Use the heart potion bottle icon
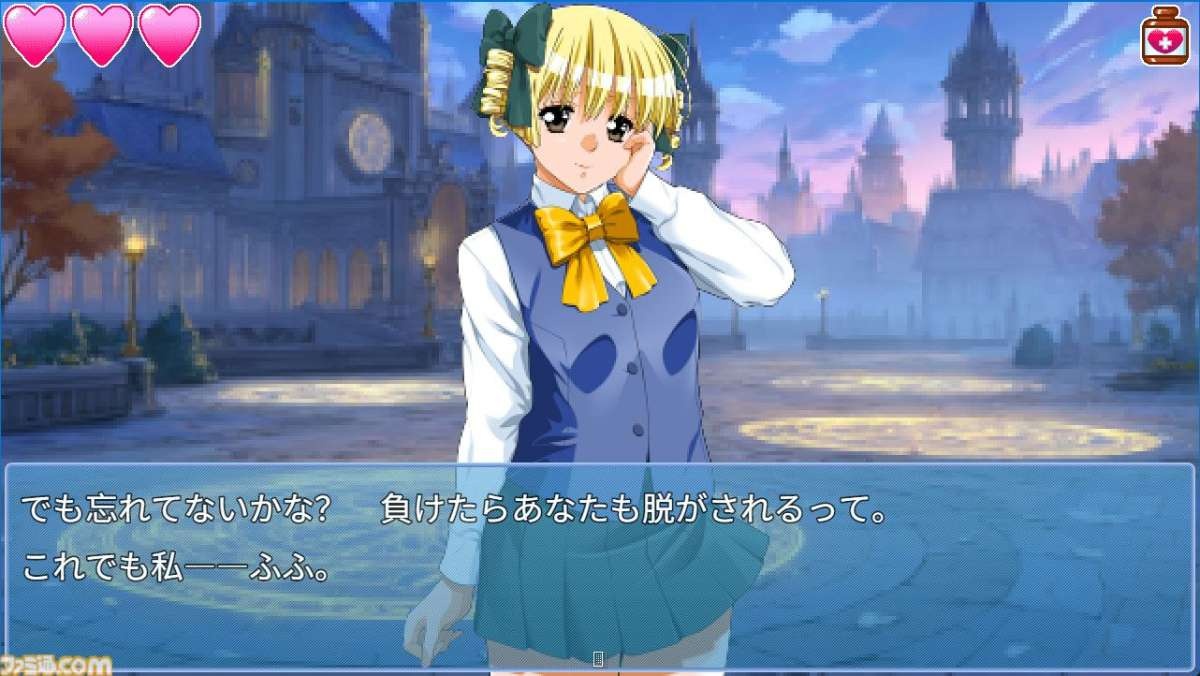This screenshot has width=1200, height=676. 1165,36
